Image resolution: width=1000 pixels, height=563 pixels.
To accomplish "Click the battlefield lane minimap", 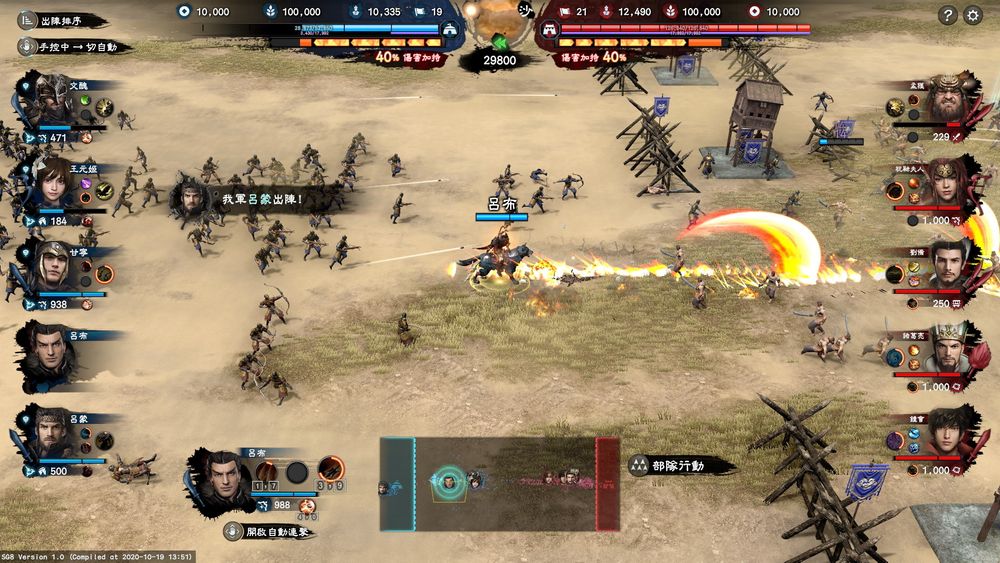I will tap(499, 483).
